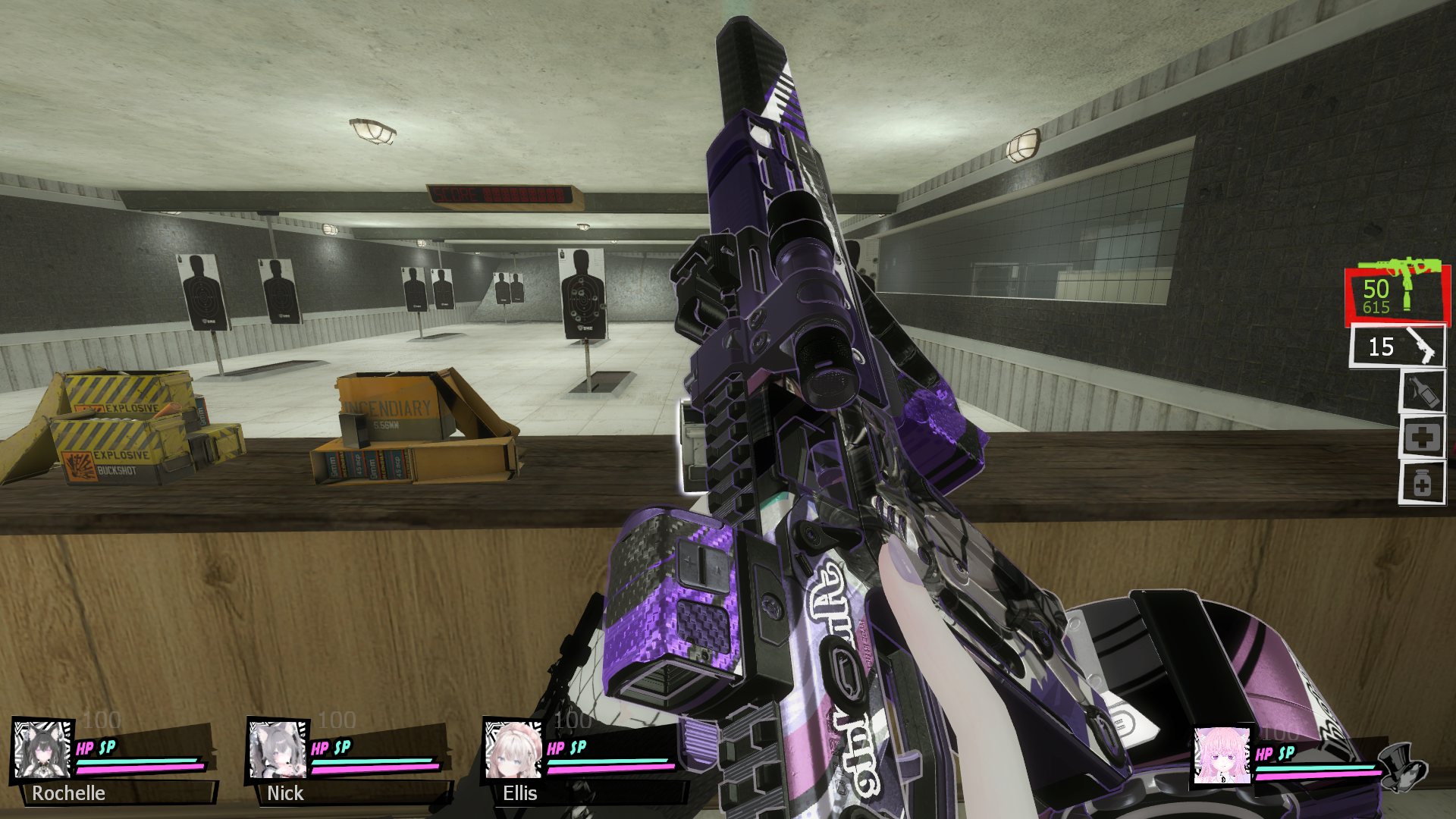Click Nick's teammate portrait
Viewport: 1456px width, 819px height.
(x=278, y=749)
